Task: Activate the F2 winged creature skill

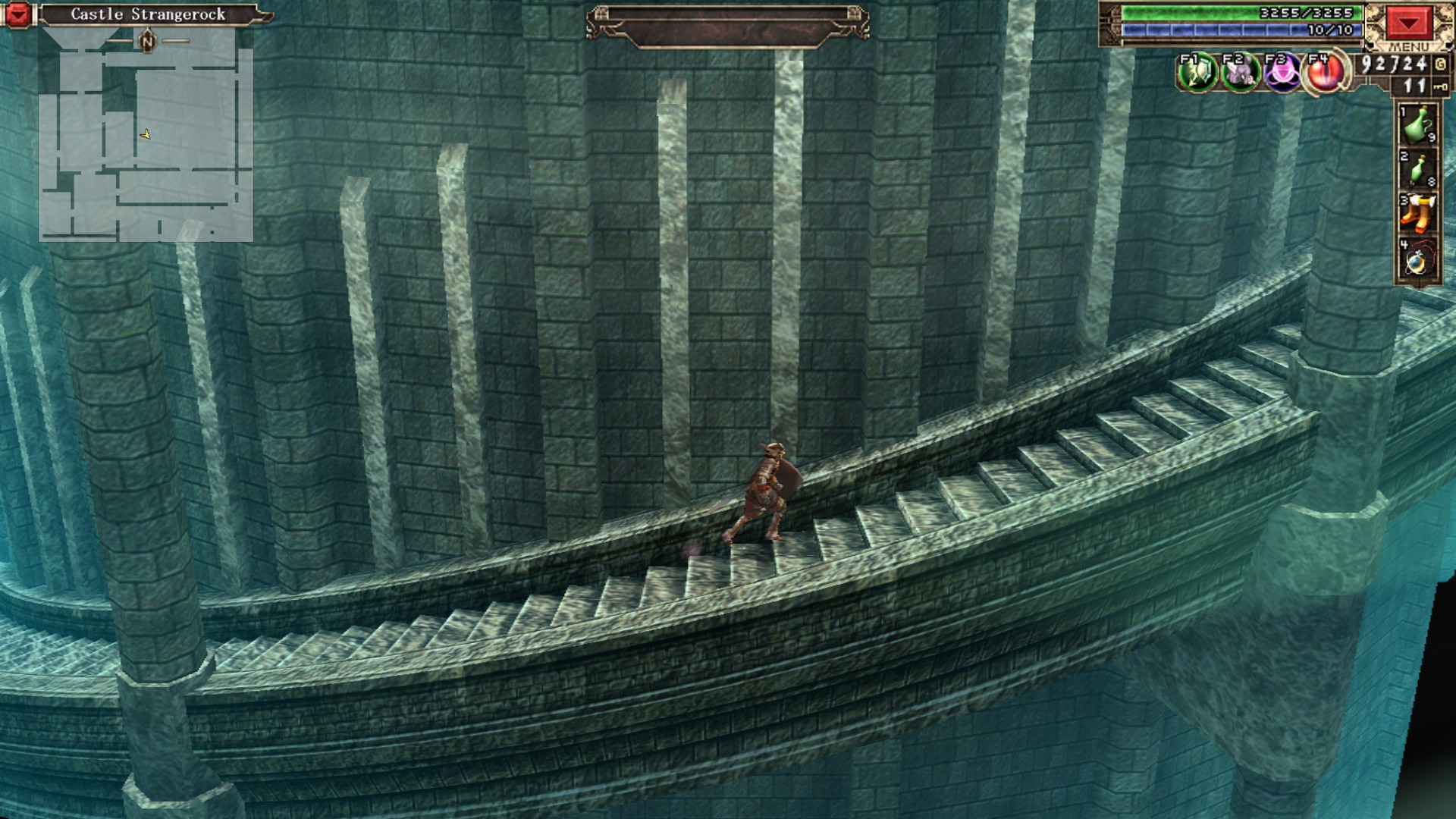Action: (1240, 74)
